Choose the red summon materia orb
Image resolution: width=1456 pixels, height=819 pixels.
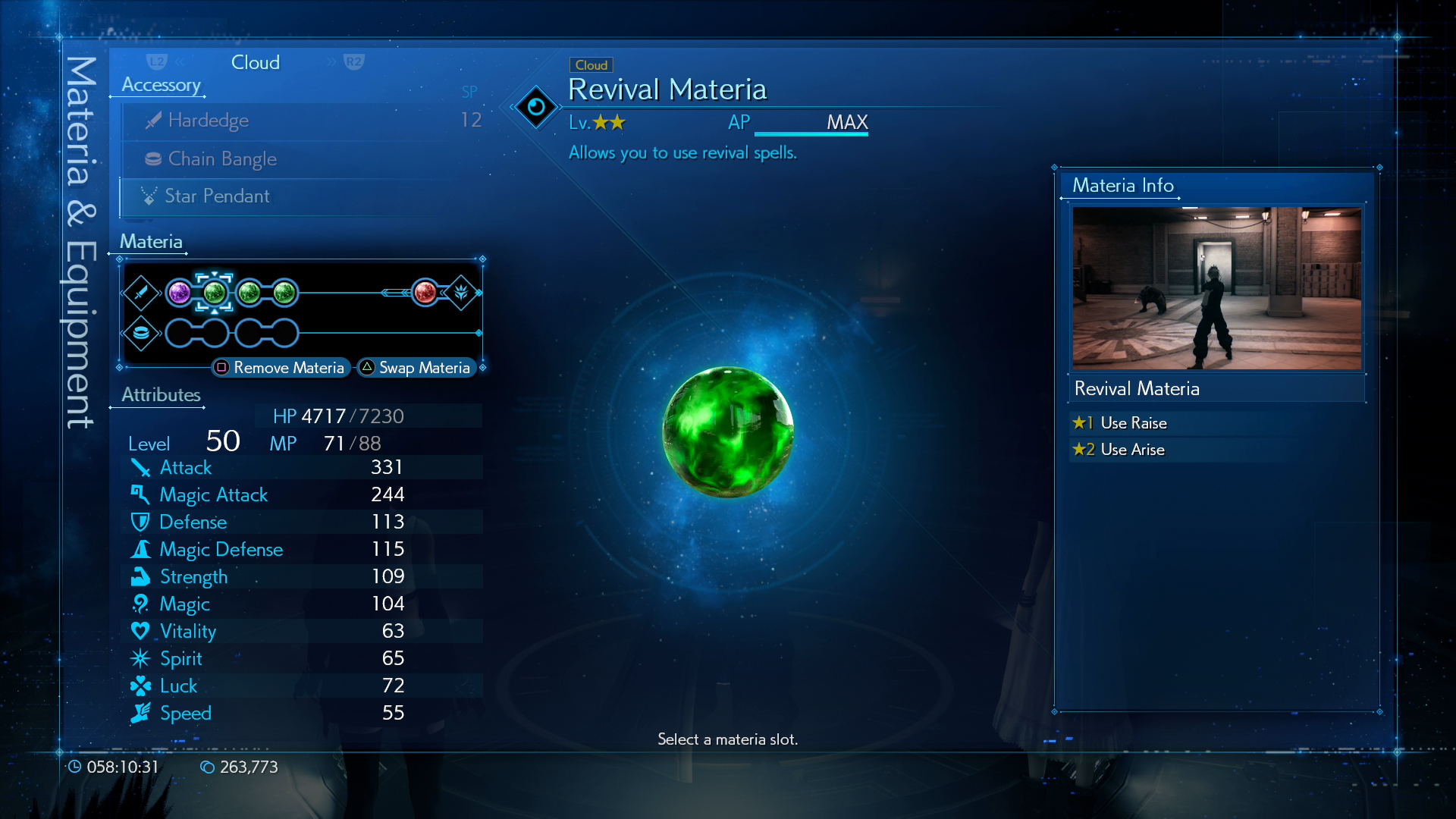(425, 293)
